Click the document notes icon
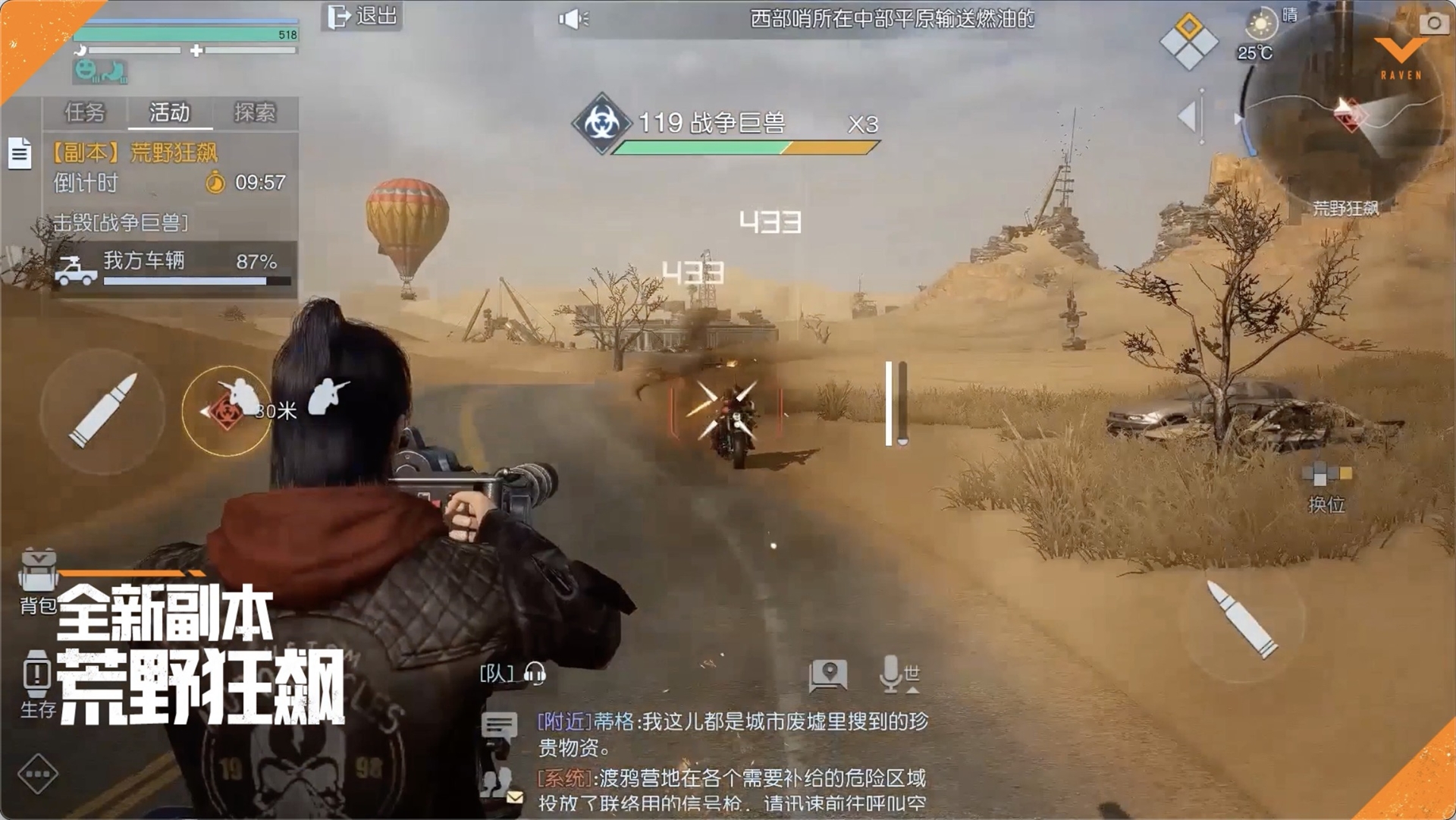1456x820 pixels. pos(20,153)
